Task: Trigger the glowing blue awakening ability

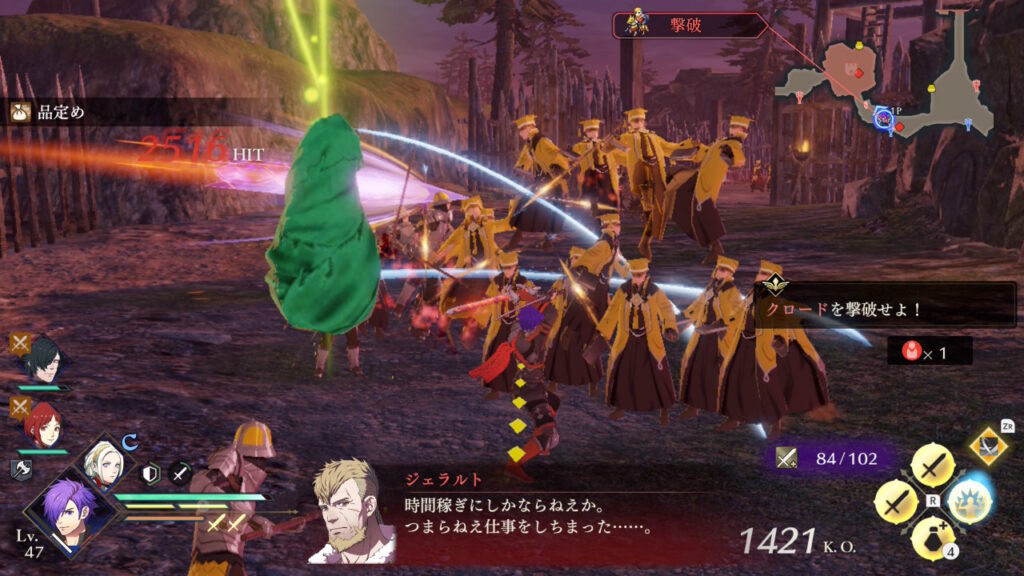Action: (968, 500)
